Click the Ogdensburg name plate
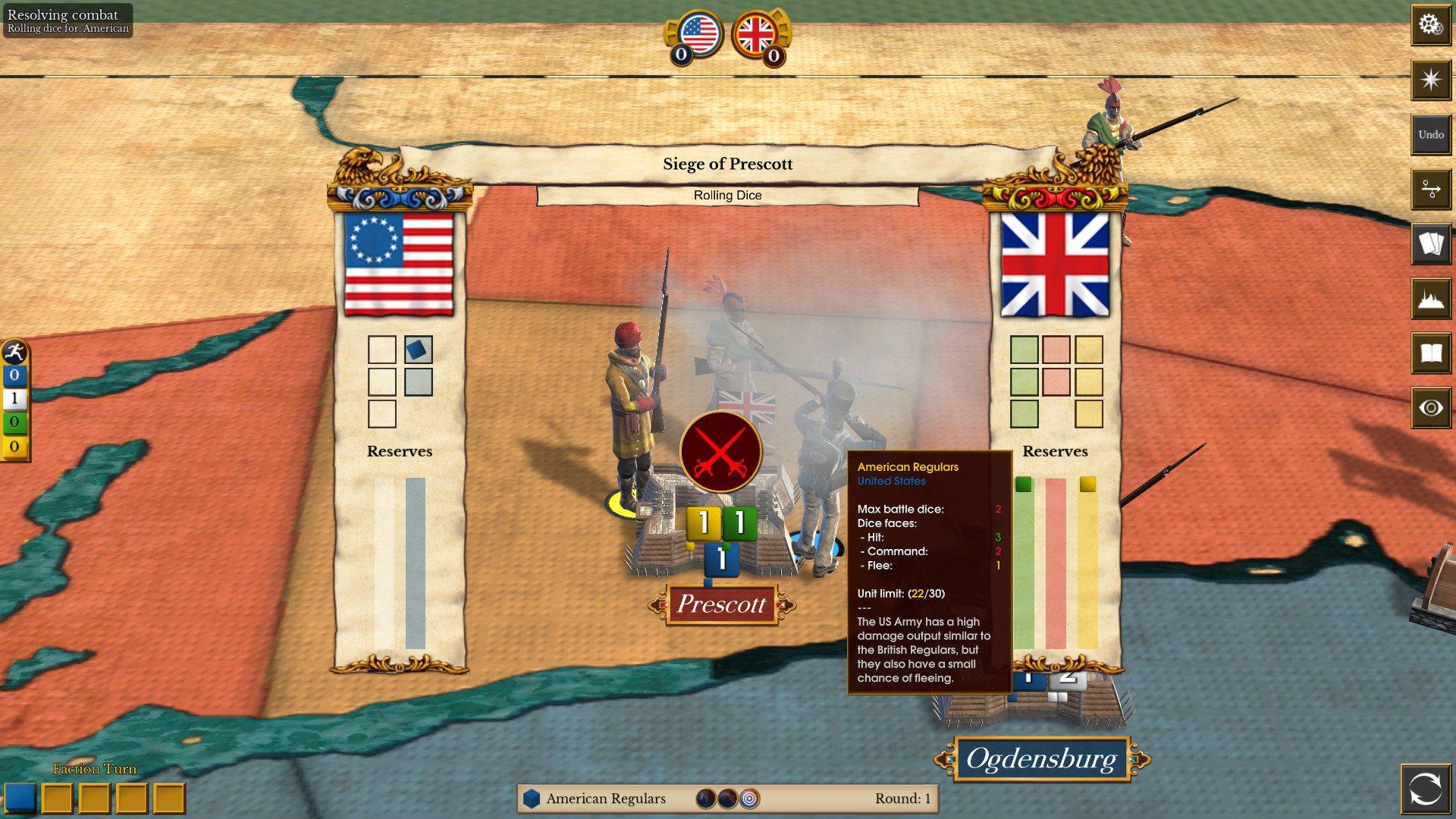 coord(1042,758)
